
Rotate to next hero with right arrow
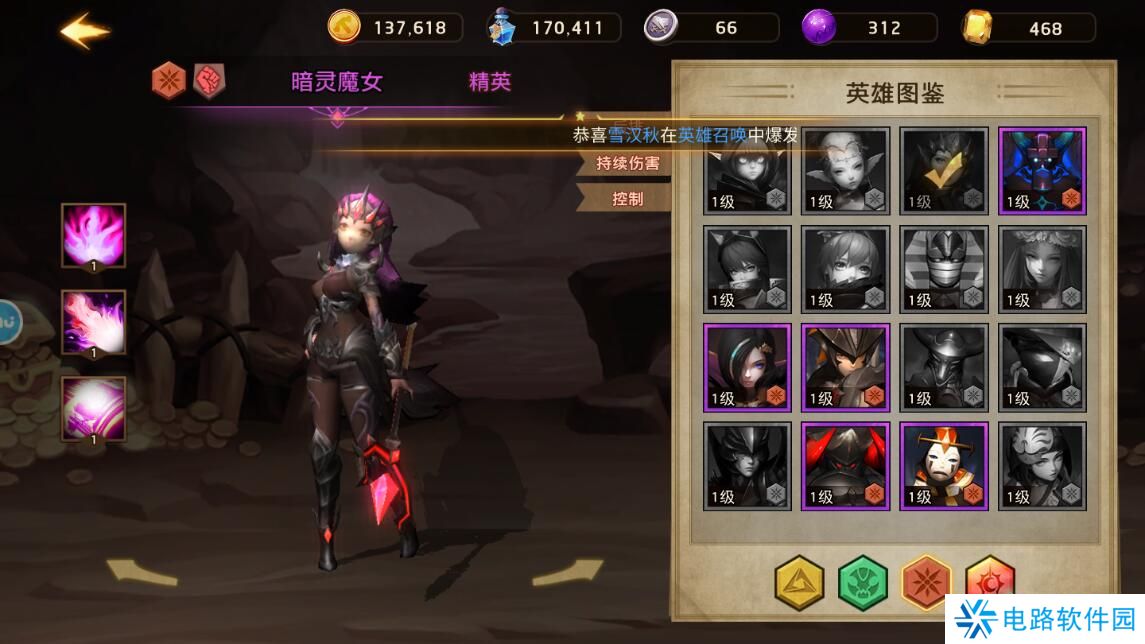[x=568, y=571]
